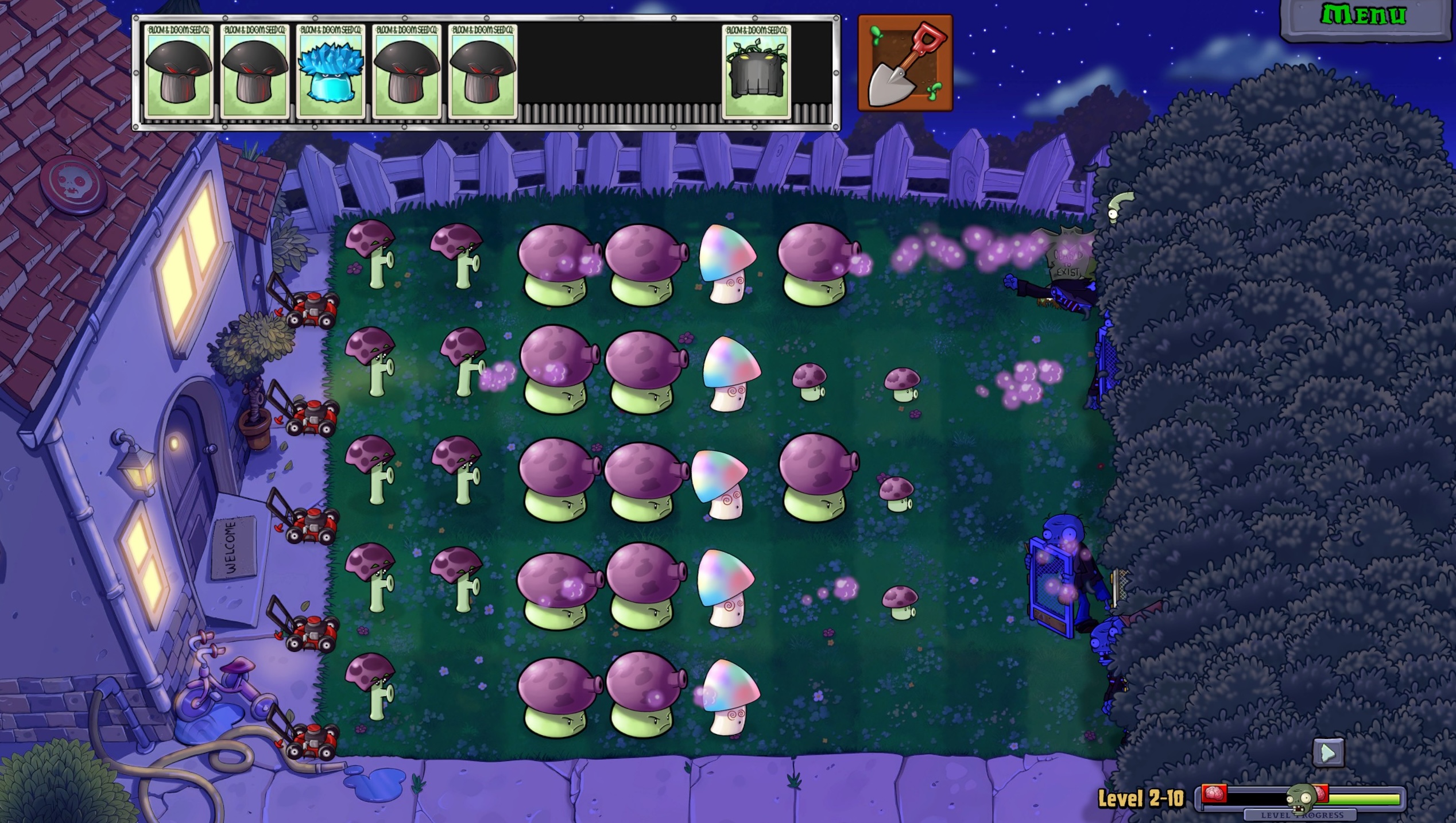Viewport: 1456px width, 823px height.
Task: Select the fourth dark mushroom seed packet
Action: pyautogui.click(x=408, y=72)
